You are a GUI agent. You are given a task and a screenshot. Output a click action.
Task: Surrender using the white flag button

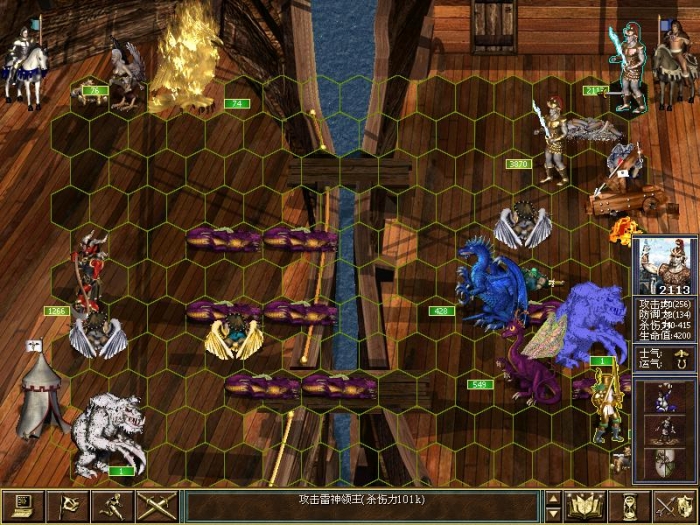pyautogui.click(x=68, y=506)
